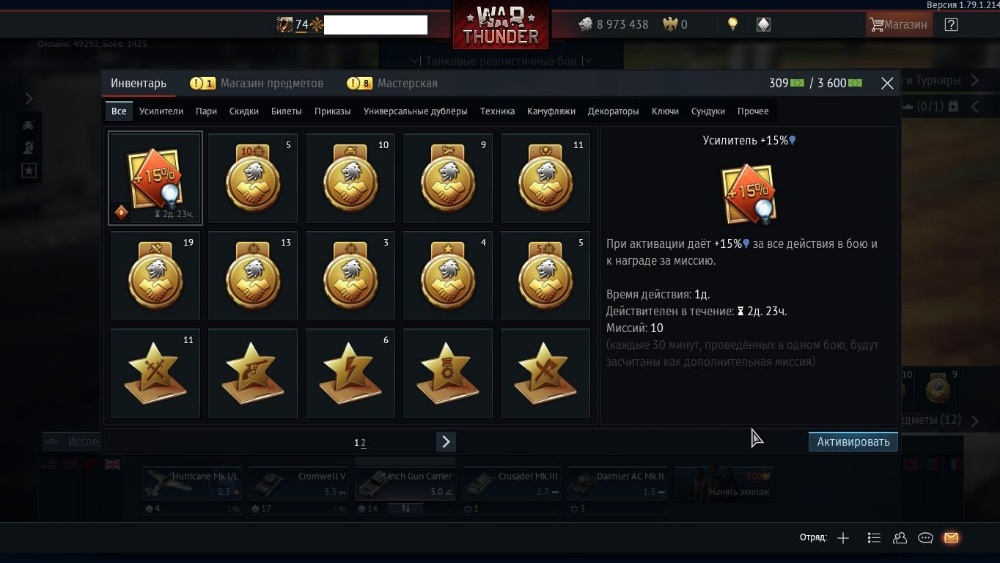Open the mail envelope icon
The width and height of the screenshot is (1000, 563).
pyautogui.click(x=951, y=538)
